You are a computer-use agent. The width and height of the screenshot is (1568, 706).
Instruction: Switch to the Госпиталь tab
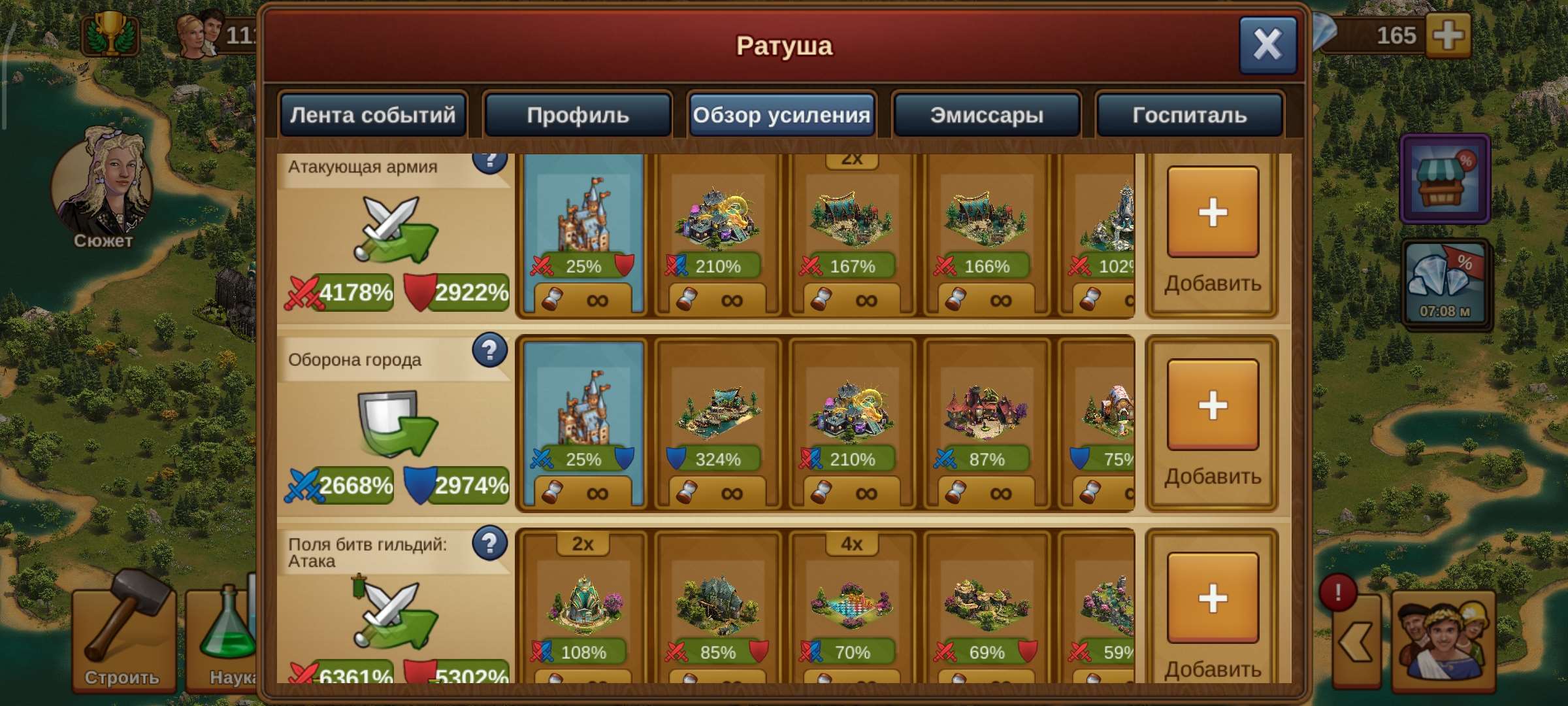[x=1190, y=115]
